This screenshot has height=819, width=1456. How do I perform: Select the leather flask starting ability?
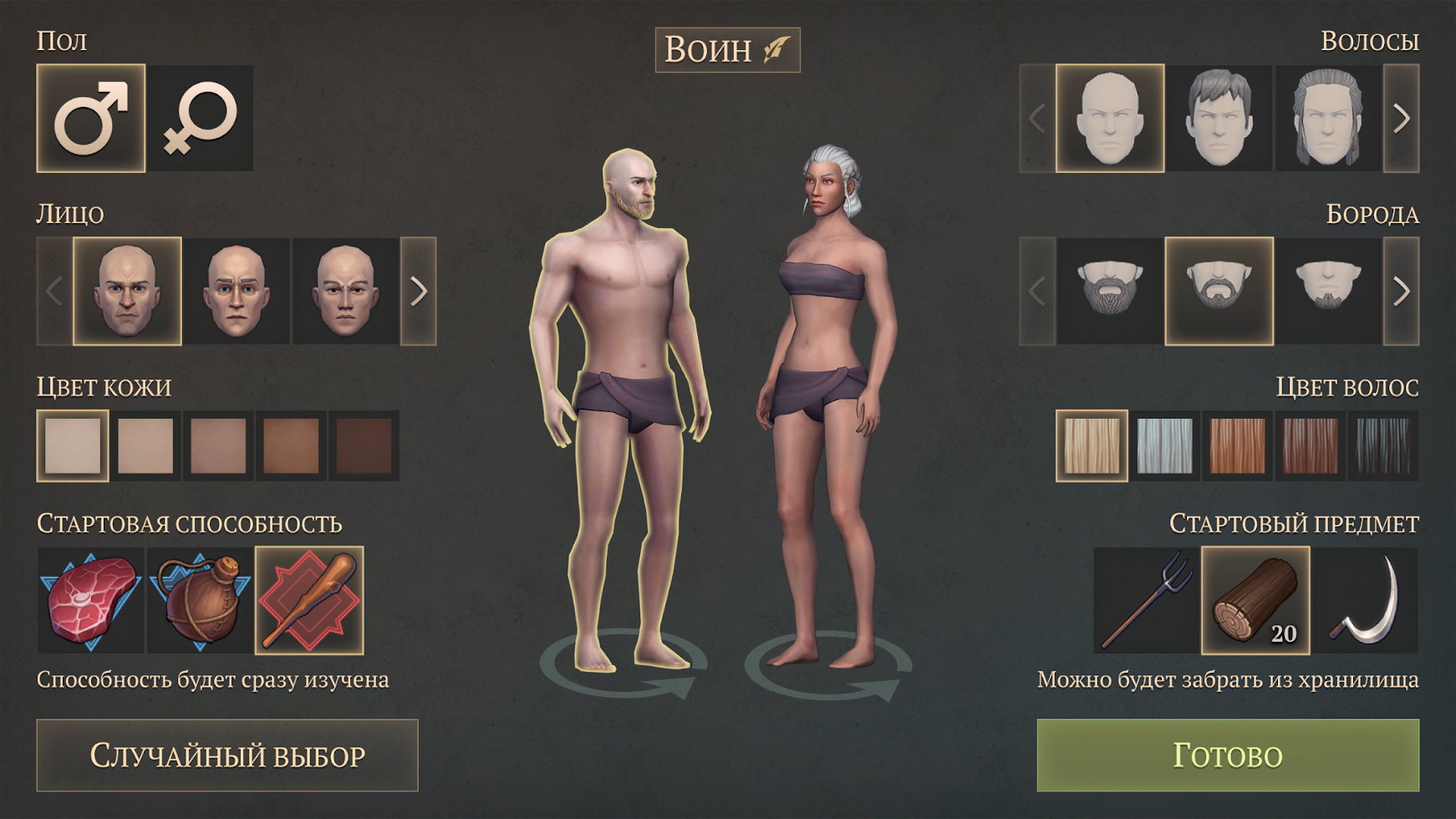[x=200, y=600]
